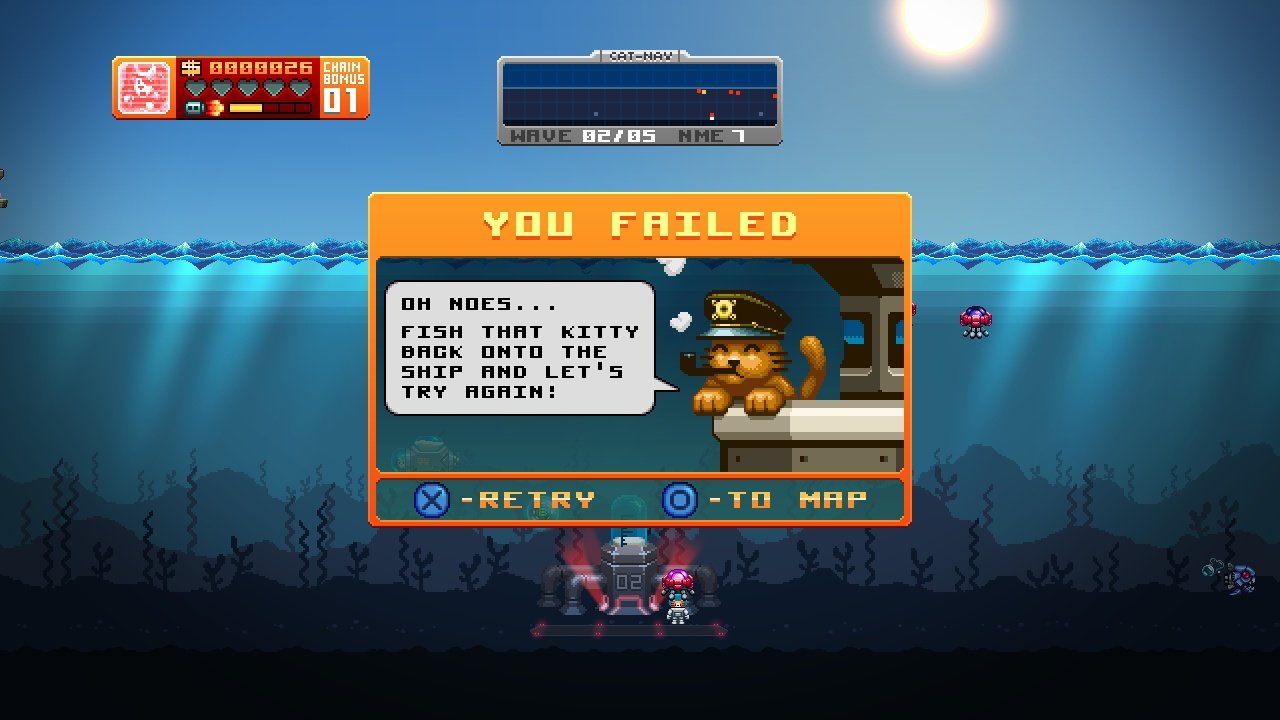This screenshot has height=720, width=1280.
Task: Click the dollar score symbol icon
Action: coord(190,68)
